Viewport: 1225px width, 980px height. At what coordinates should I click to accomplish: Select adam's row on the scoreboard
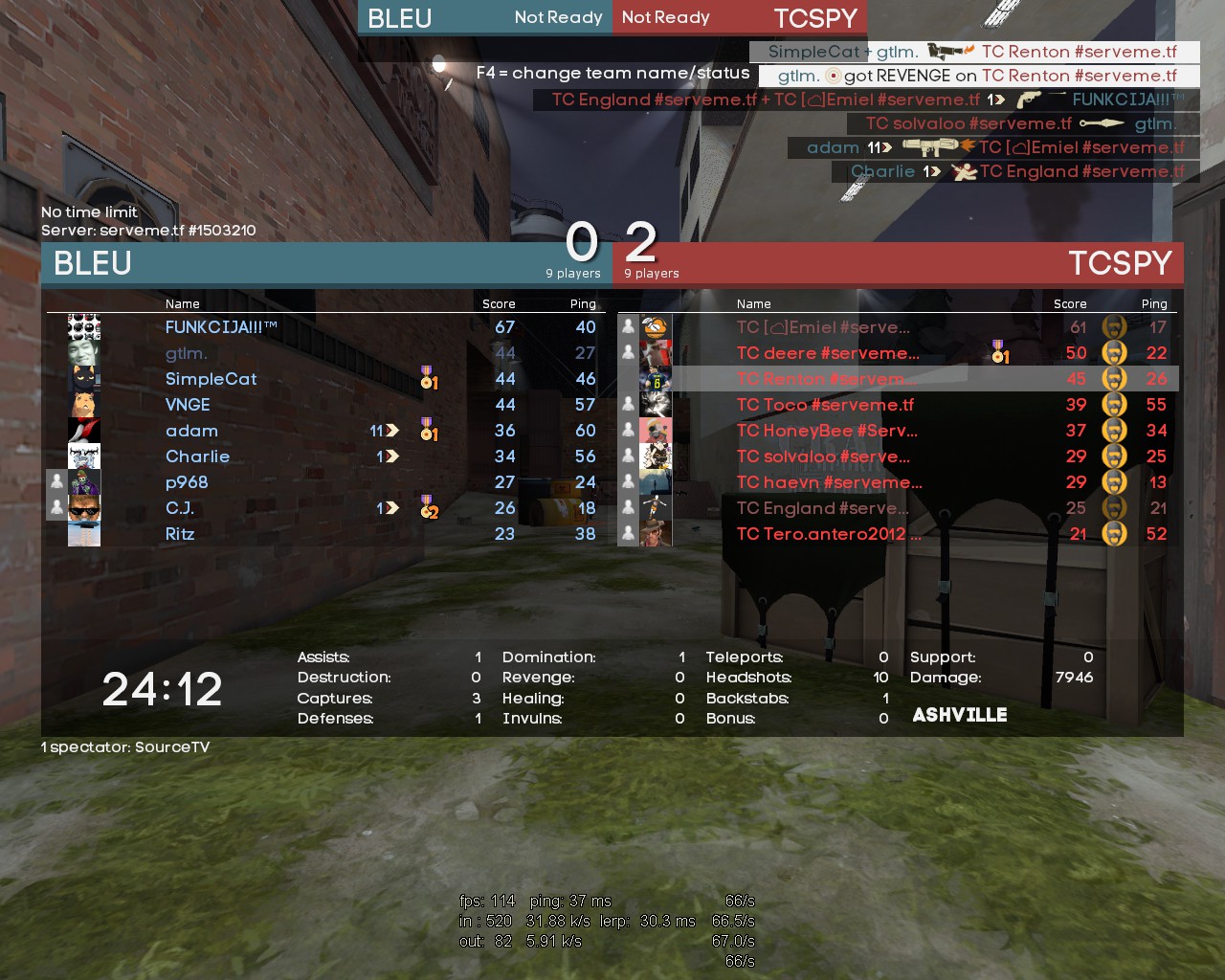(x=191, y=431)
